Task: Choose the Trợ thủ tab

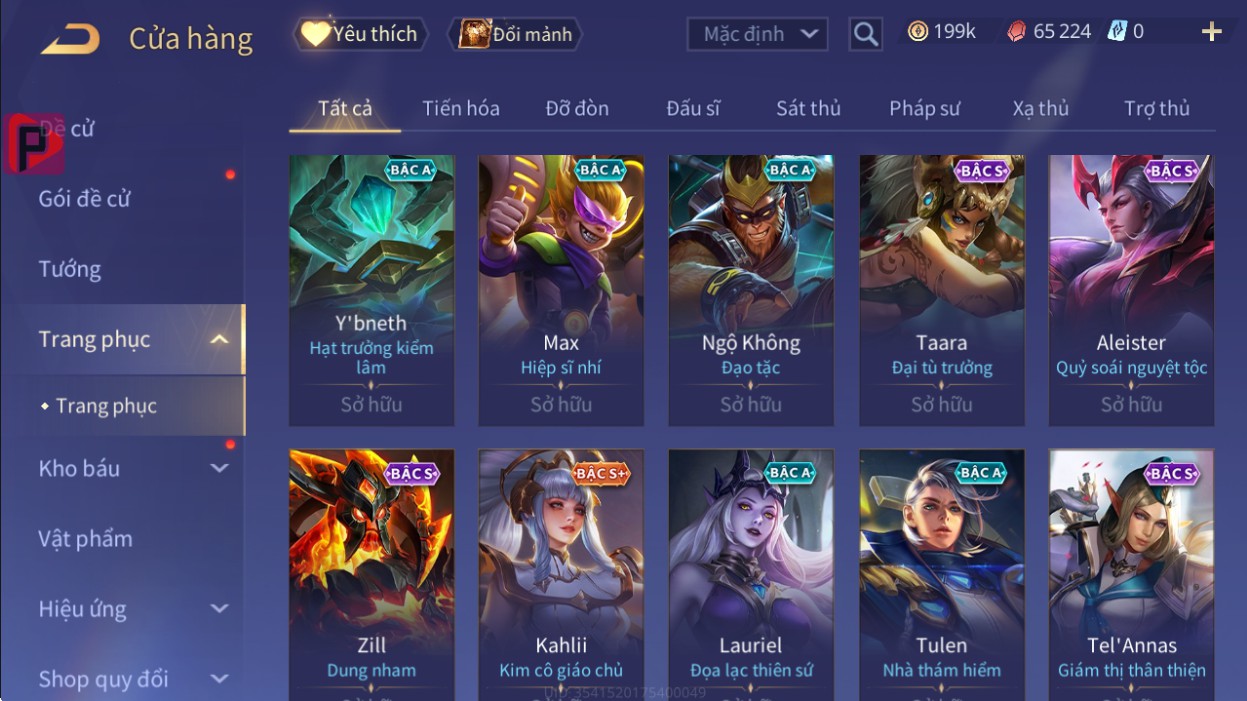Action: [x=1156, y=108]
